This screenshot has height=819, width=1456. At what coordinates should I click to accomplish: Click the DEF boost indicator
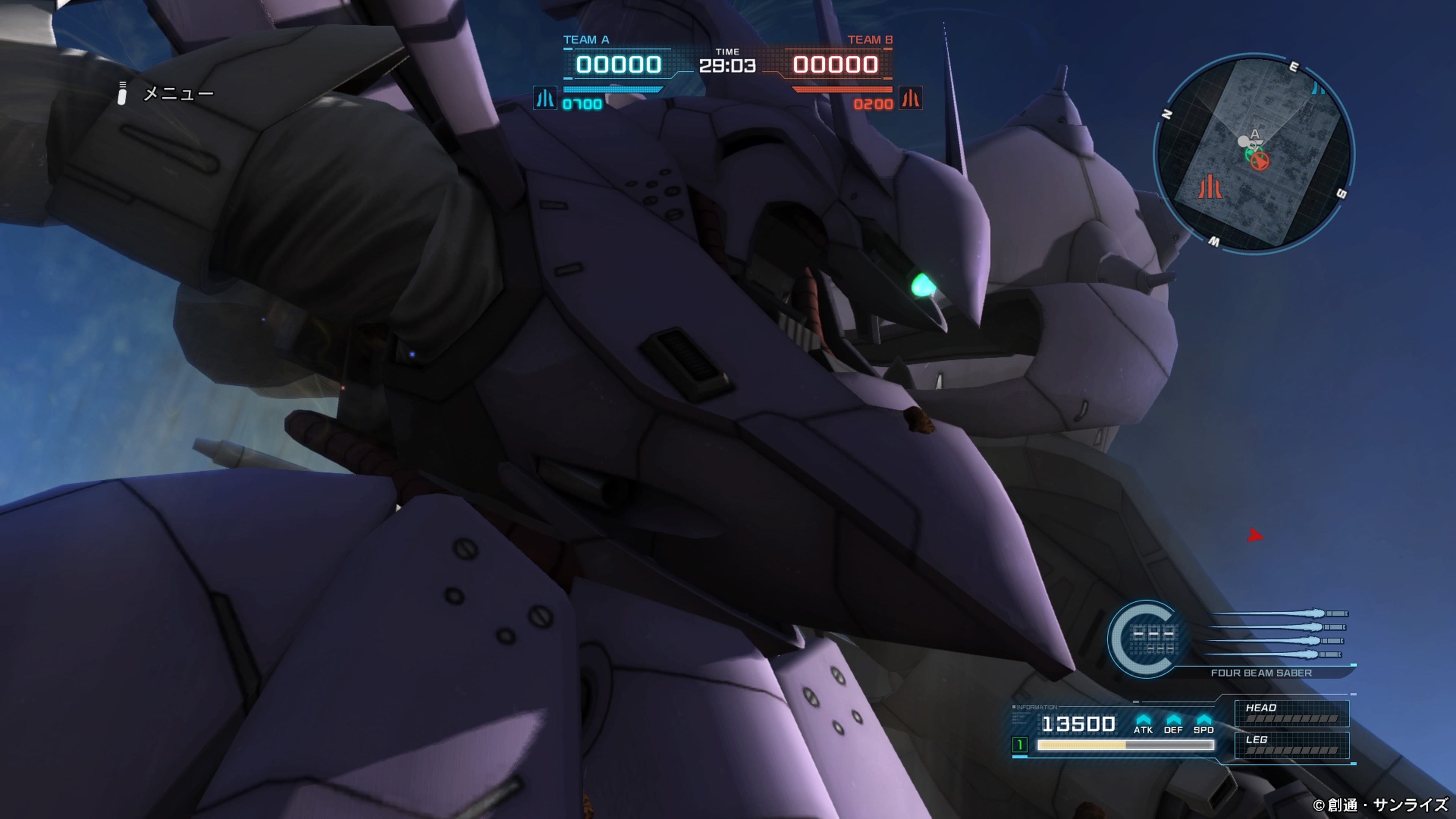click(1173, 723)
